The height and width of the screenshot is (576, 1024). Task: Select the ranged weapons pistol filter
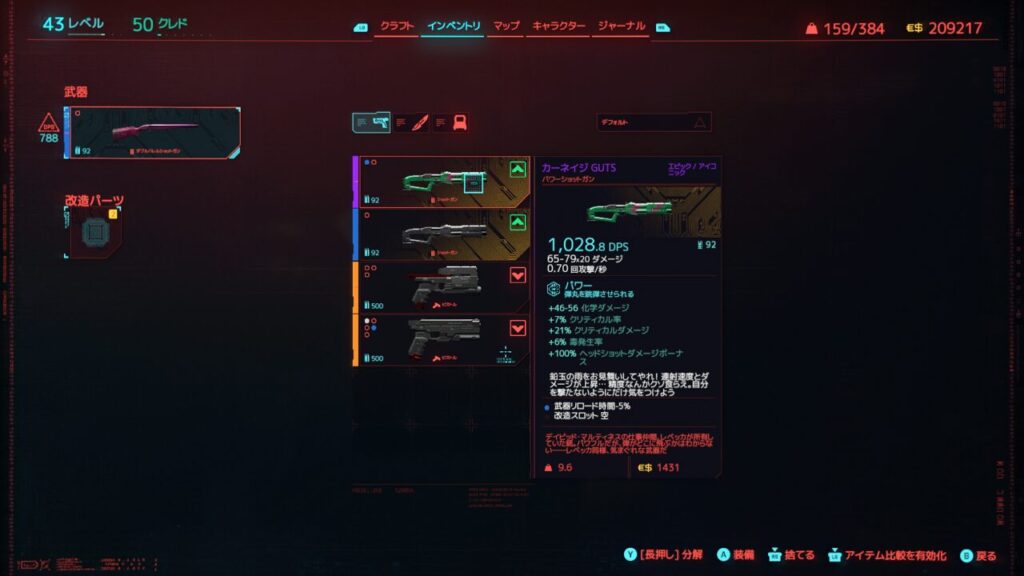click(371, 122)
